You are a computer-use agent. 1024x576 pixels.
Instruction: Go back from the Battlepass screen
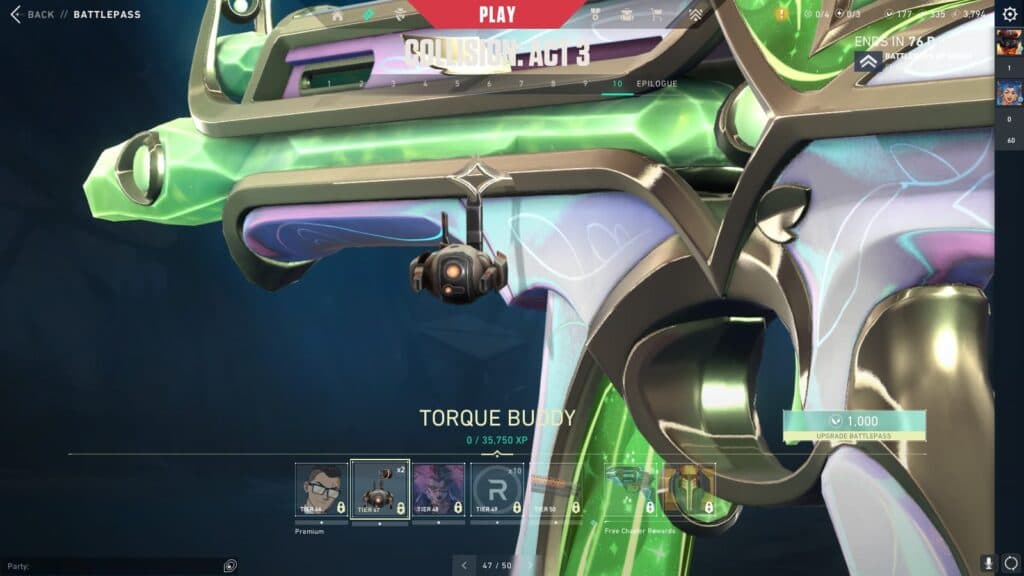32,14
